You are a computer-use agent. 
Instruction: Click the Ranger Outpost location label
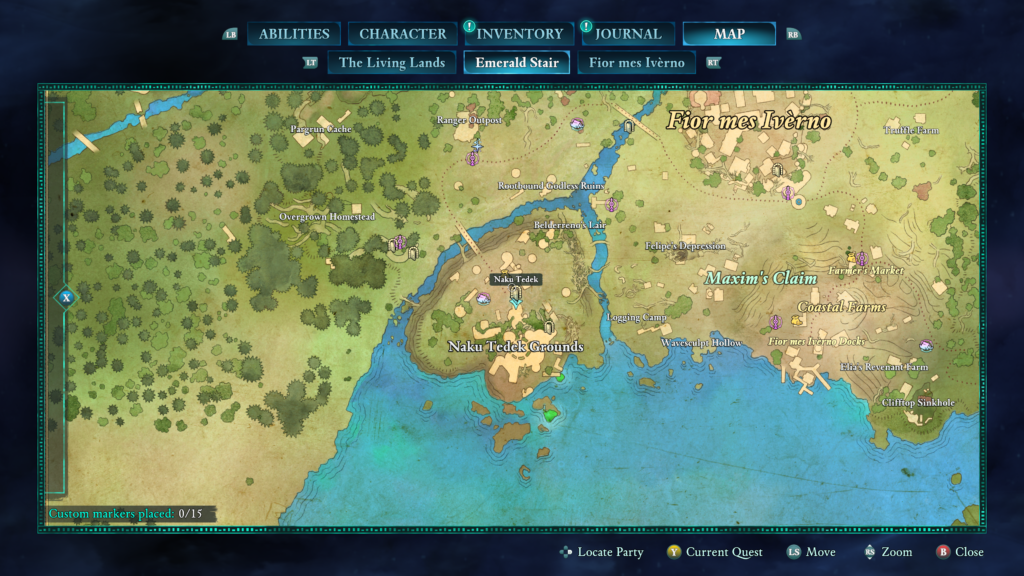pyautogui.click(x=469, y=120)
